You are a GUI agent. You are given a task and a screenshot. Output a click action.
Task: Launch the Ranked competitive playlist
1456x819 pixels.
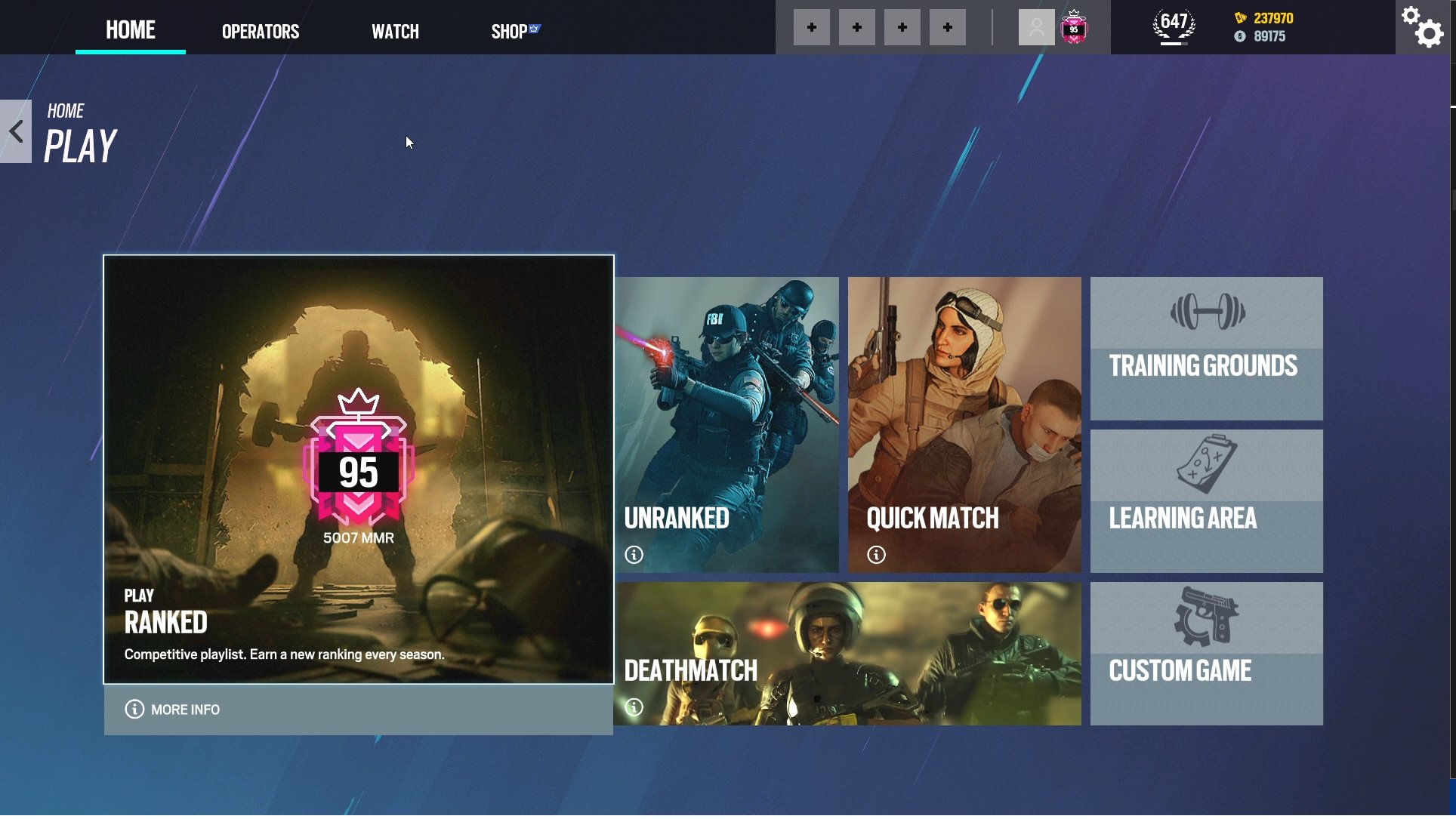(x=359, y=468)
